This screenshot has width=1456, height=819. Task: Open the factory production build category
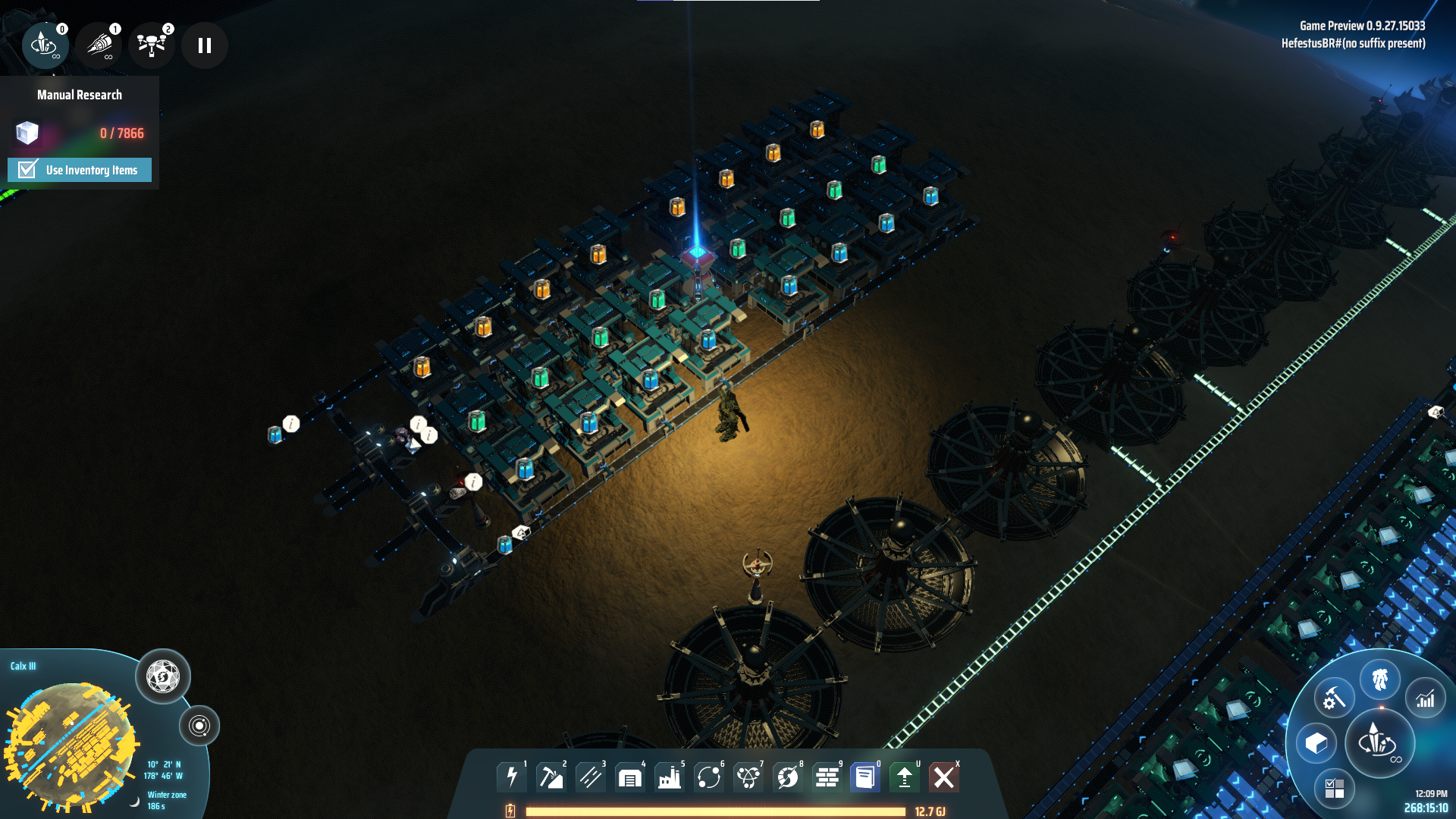point(670,777)
